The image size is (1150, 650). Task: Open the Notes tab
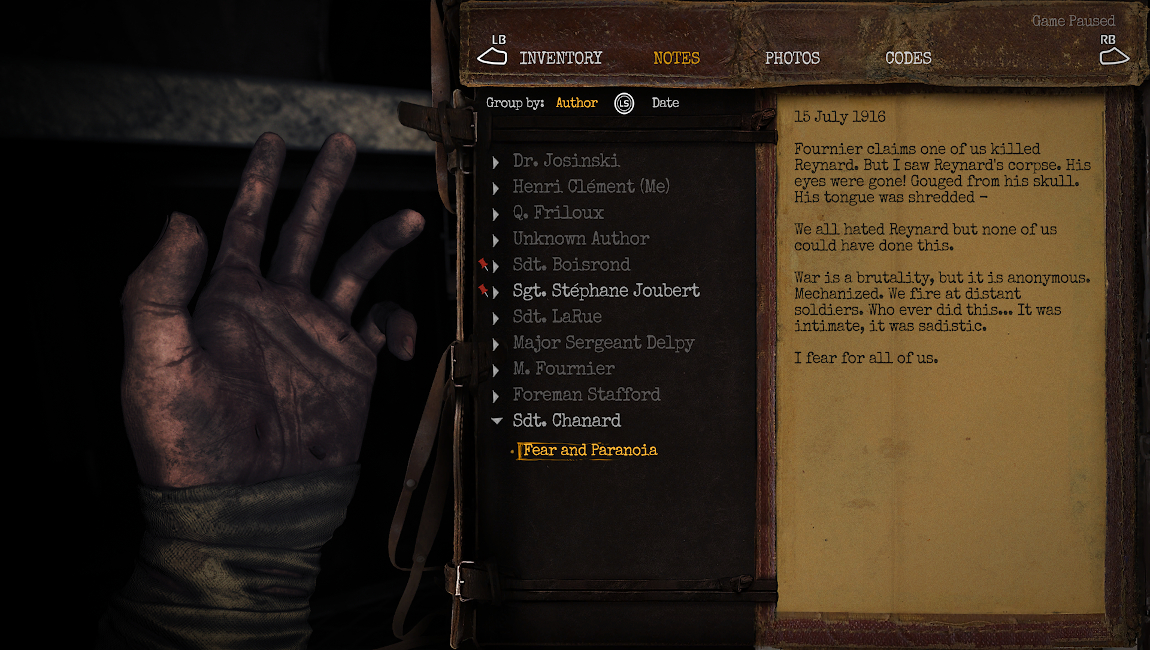point(676,58)
